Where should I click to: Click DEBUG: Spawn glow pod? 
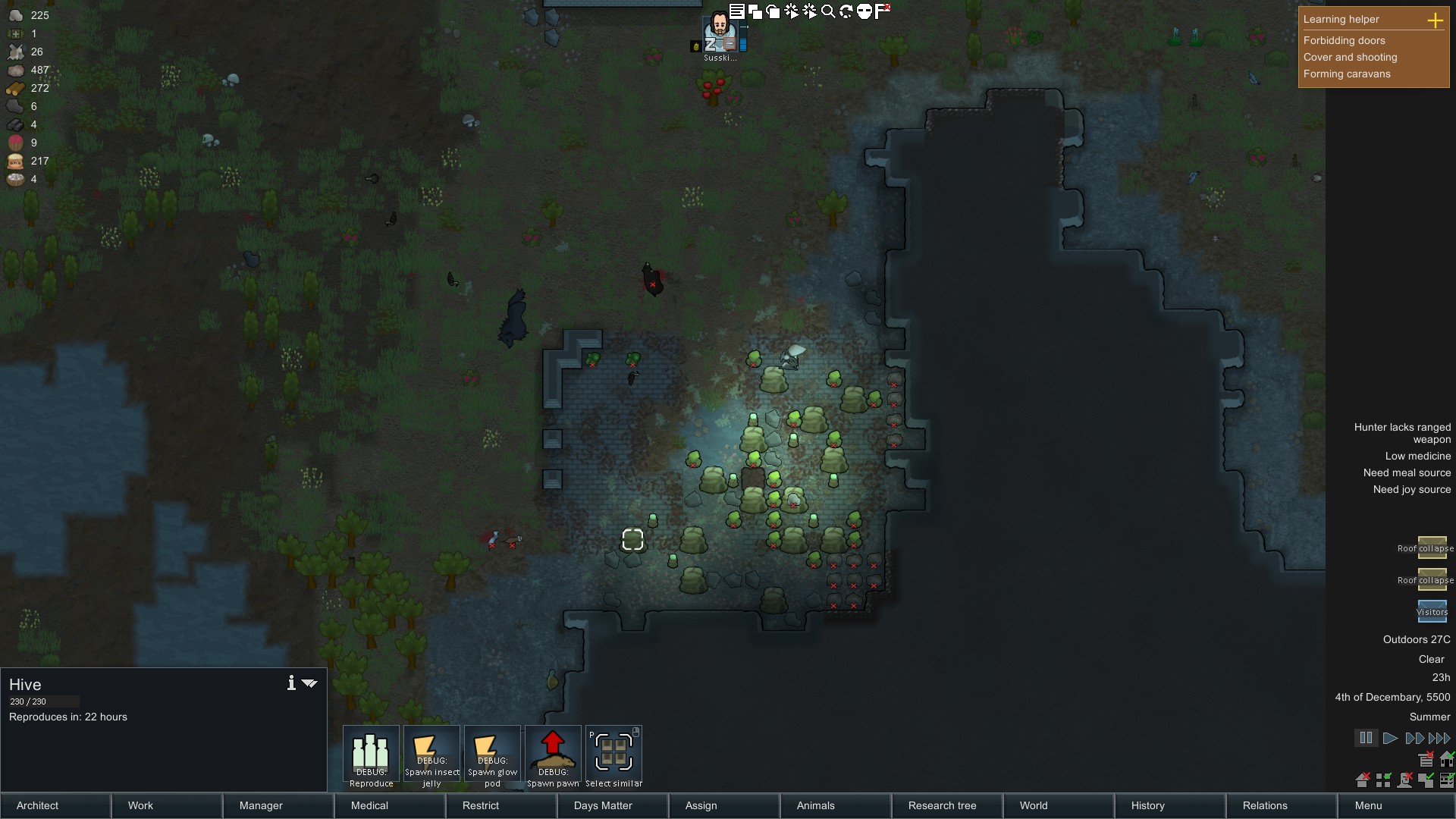pyautogui.click(x=492, y=756)
